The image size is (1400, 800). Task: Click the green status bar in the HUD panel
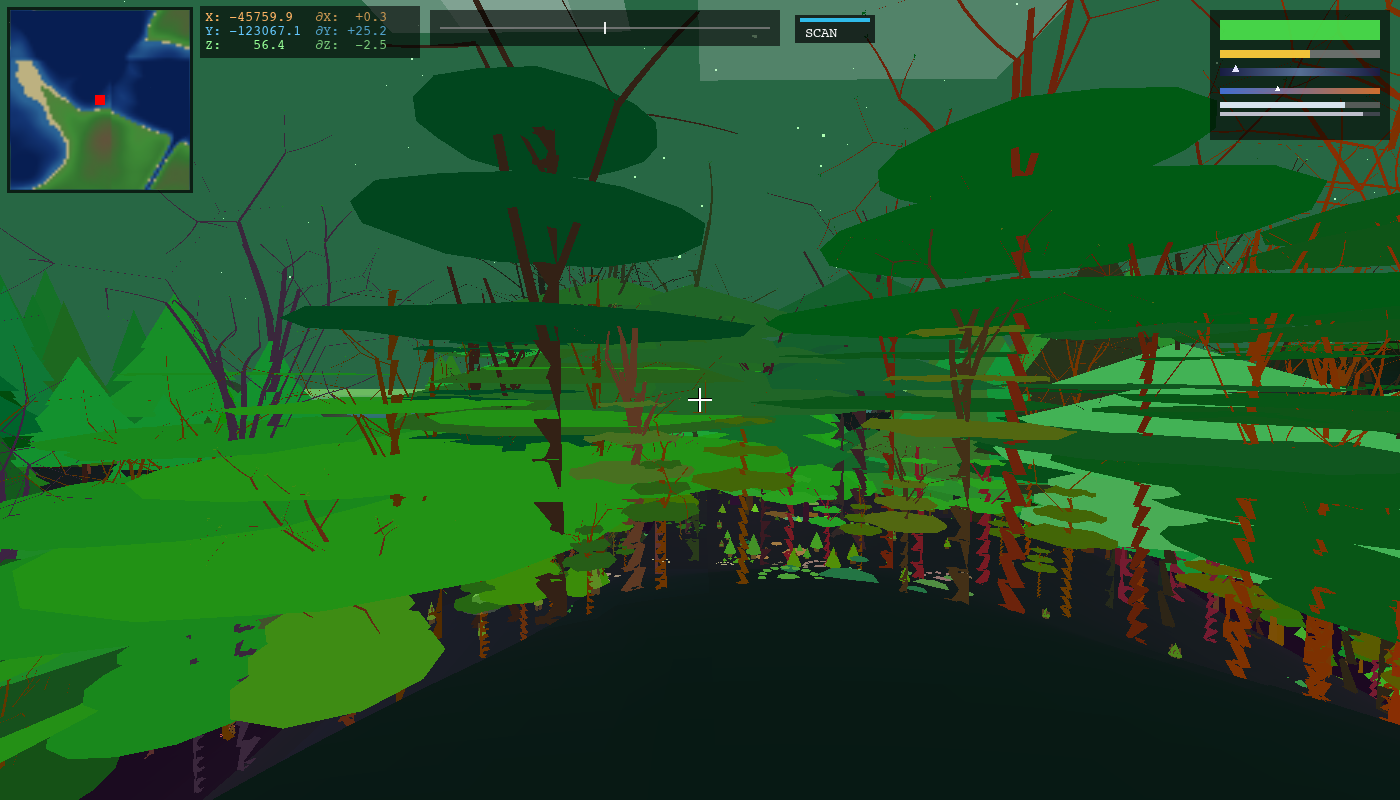1299,30
